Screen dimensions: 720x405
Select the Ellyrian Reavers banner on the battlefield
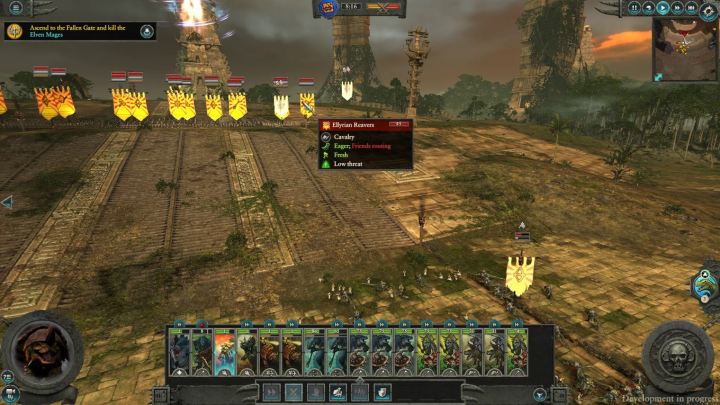tap(308, 104)
